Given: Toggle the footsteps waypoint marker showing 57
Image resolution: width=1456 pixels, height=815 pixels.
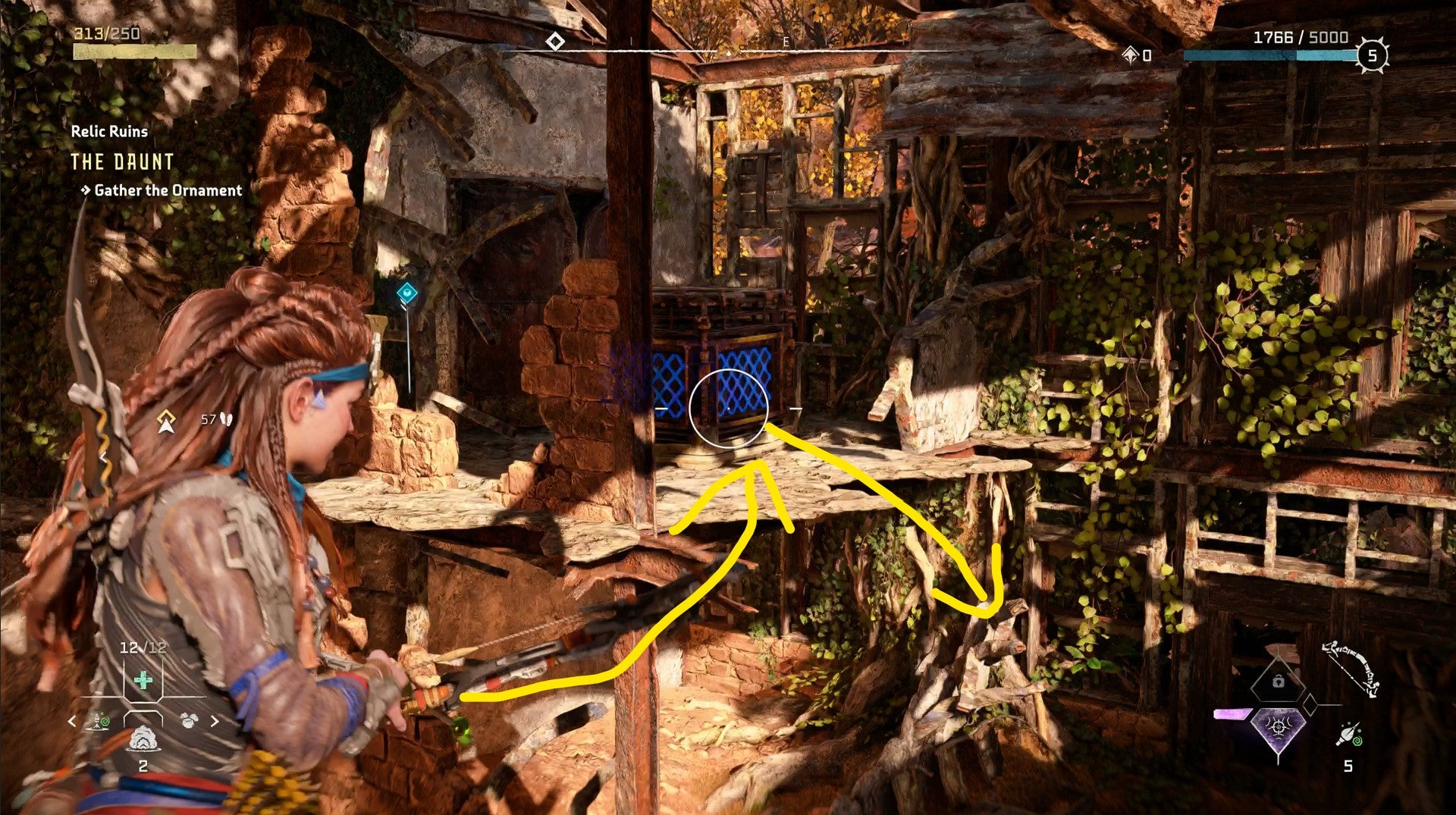Looking at the screenshot, I should click(215, 417).
